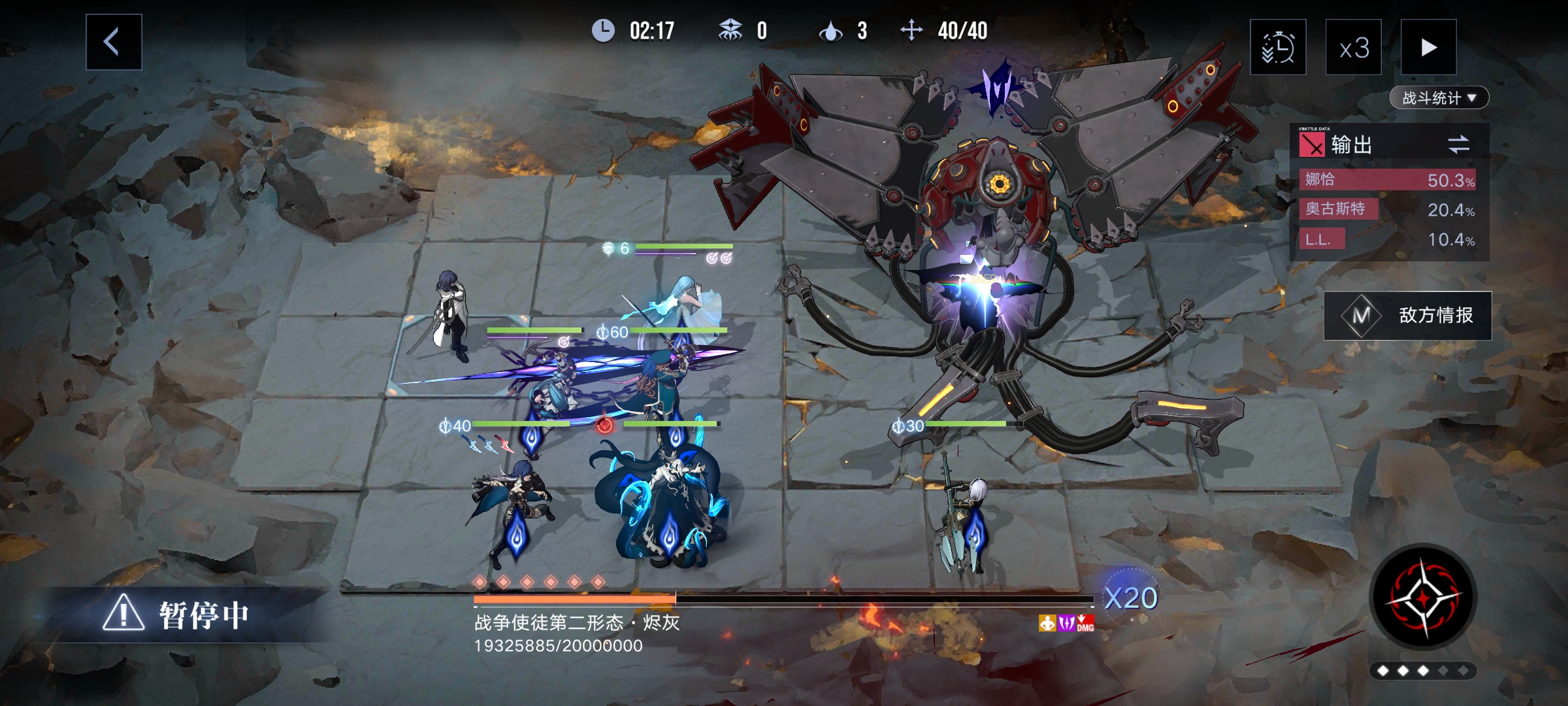Expand the 战斗统计 statistics dropdown
Image resolution: width=1568 pixels, height=706 pixels.
(1439, 97)
